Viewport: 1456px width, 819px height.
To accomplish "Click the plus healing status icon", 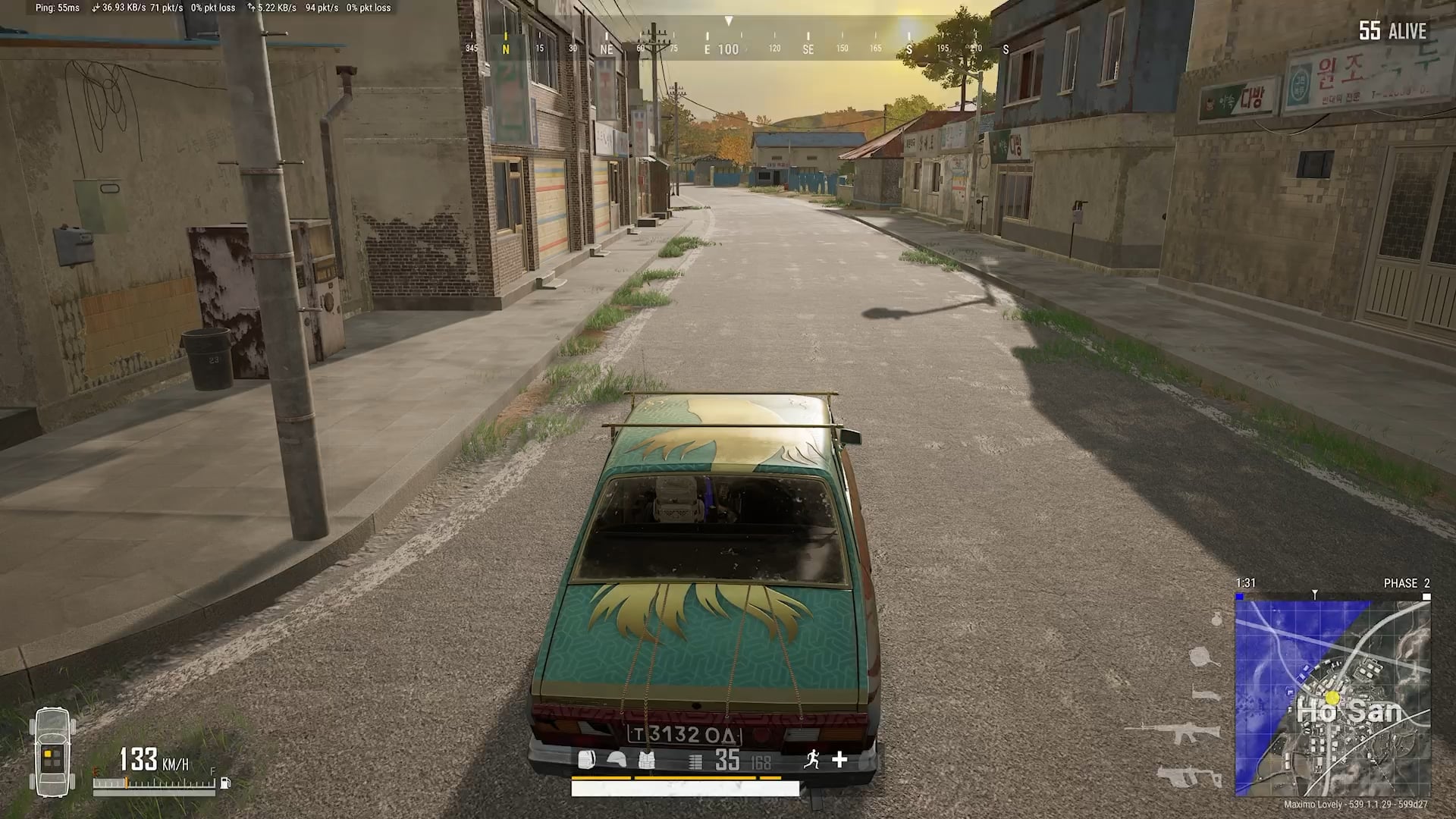I will [839, 759].
